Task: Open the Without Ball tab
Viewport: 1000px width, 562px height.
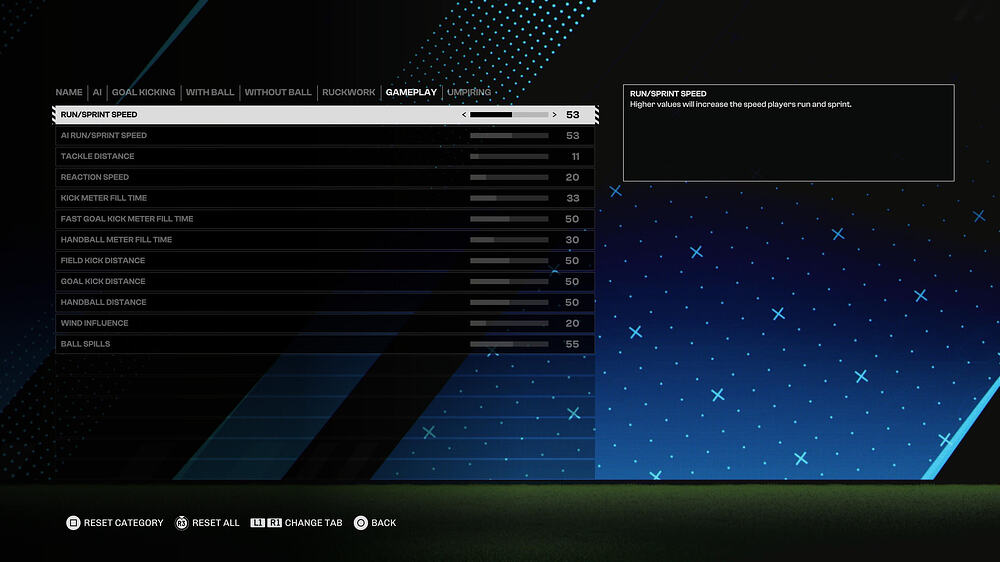Action: (x=278, y=93)
